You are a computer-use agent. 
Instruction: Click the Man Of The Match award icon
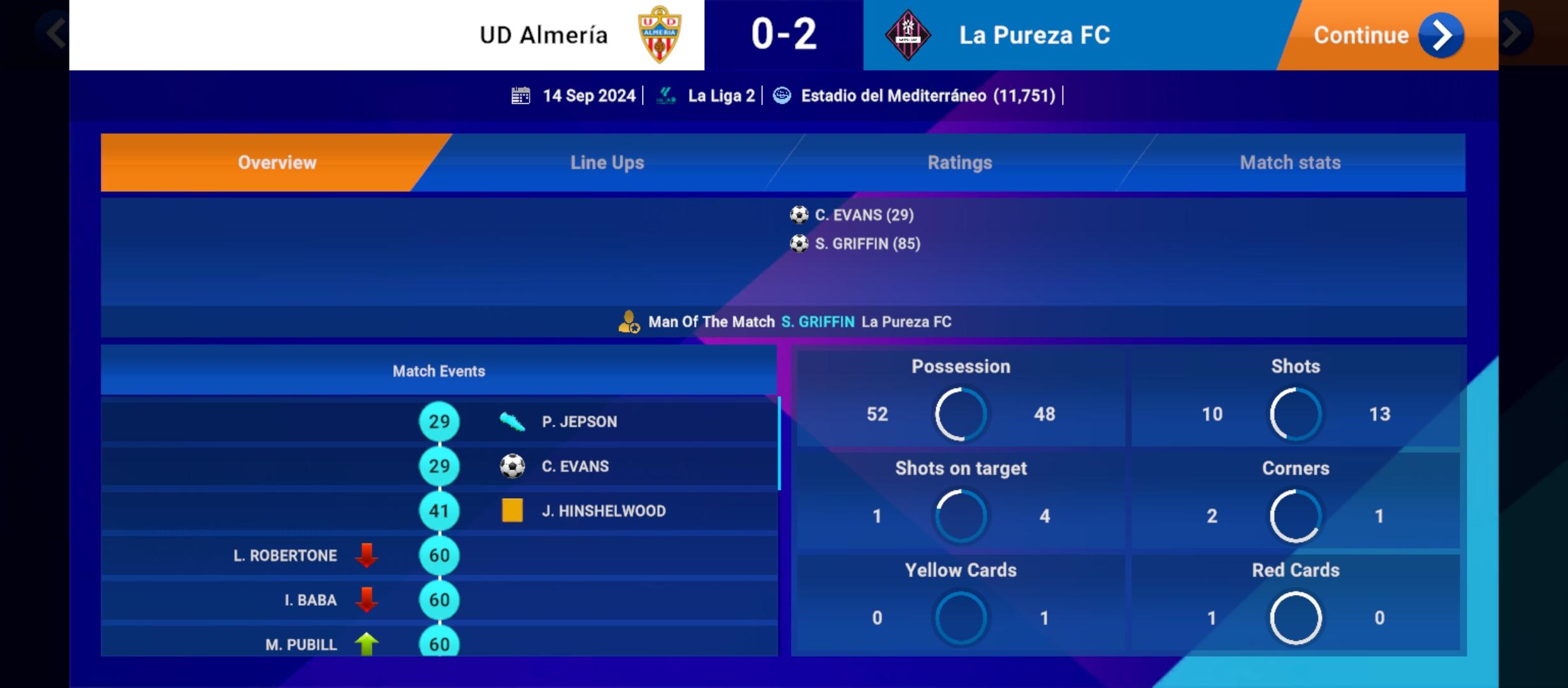point(628,322)
